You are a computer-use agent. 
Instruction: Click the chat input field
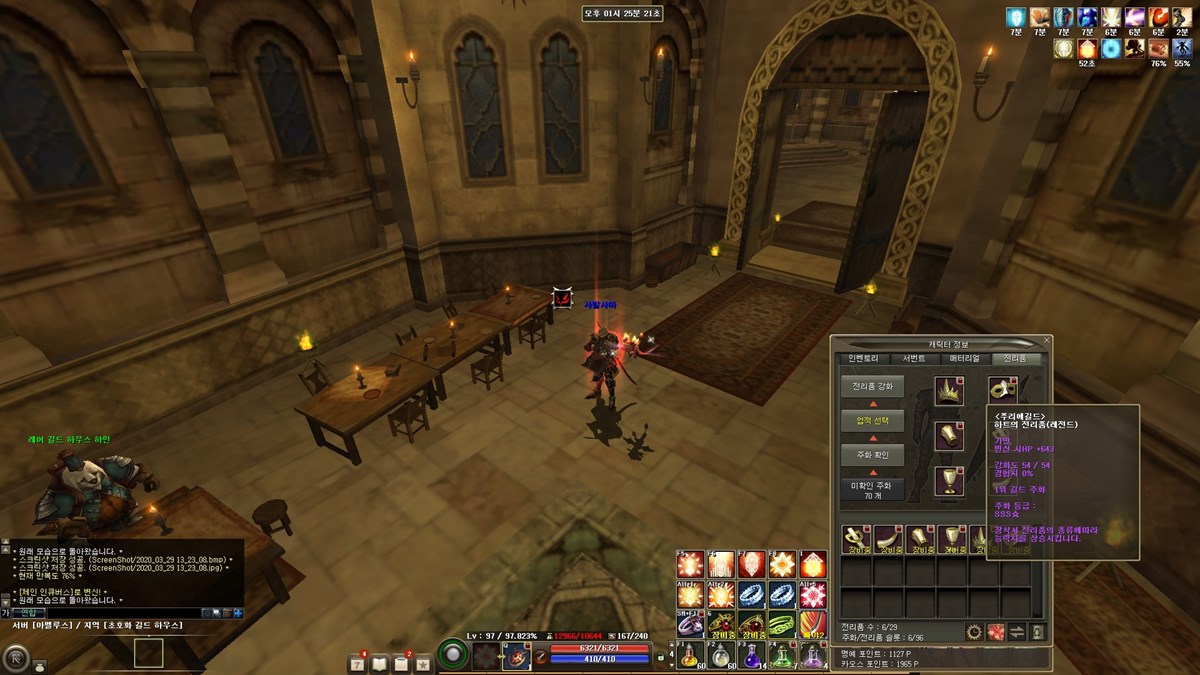coord(120,612)
